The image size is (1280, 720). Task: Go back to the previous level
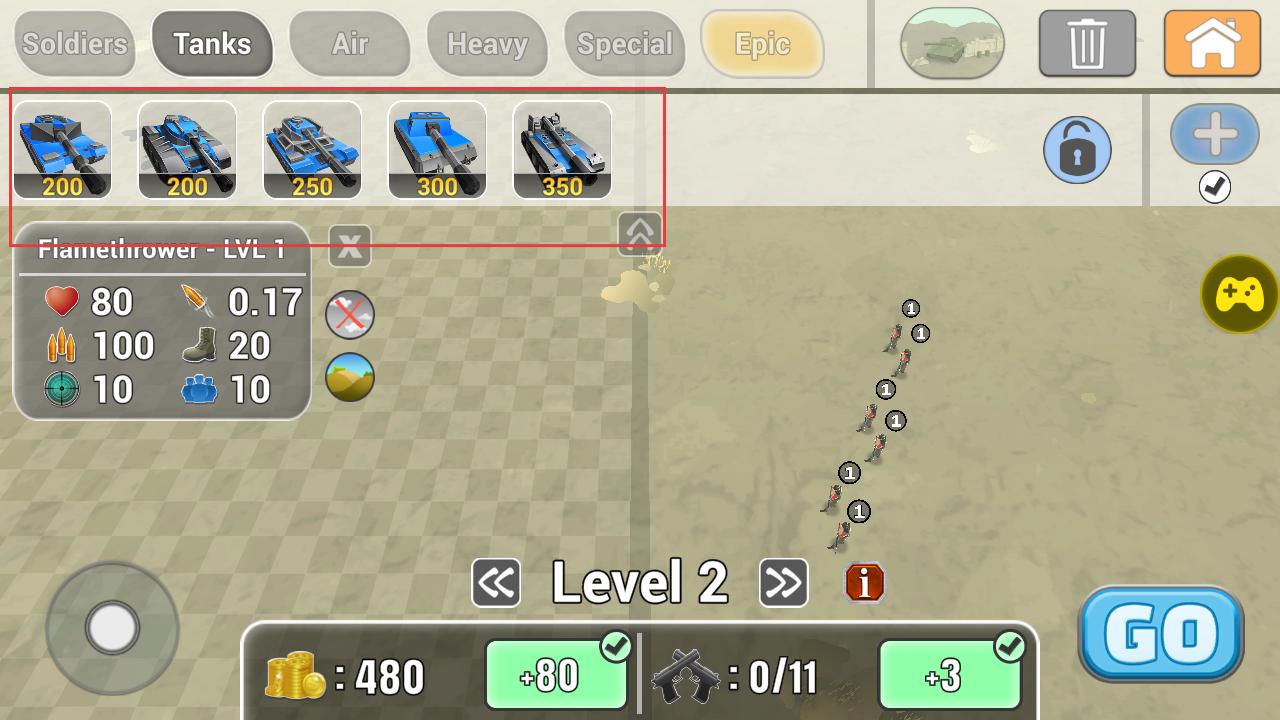[x=496, y=583]
